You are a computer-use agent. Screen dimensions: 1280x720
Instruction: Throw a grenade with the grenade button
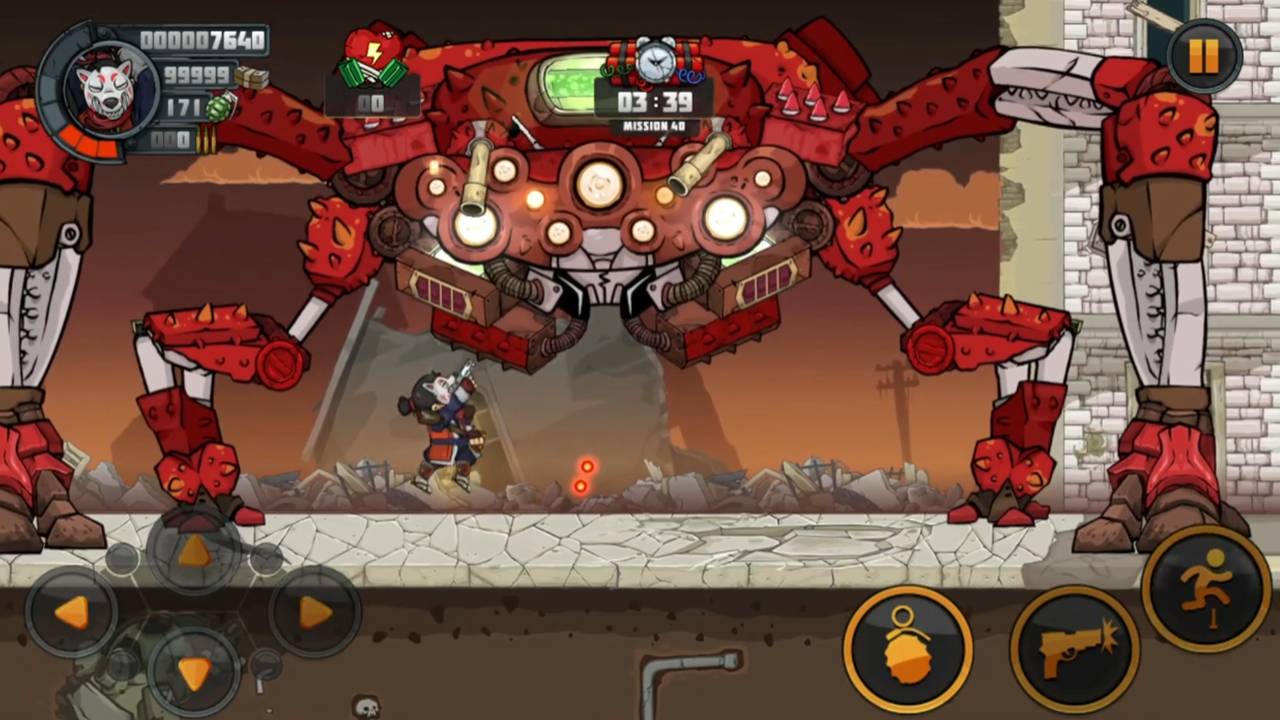[x=907, y=650]
